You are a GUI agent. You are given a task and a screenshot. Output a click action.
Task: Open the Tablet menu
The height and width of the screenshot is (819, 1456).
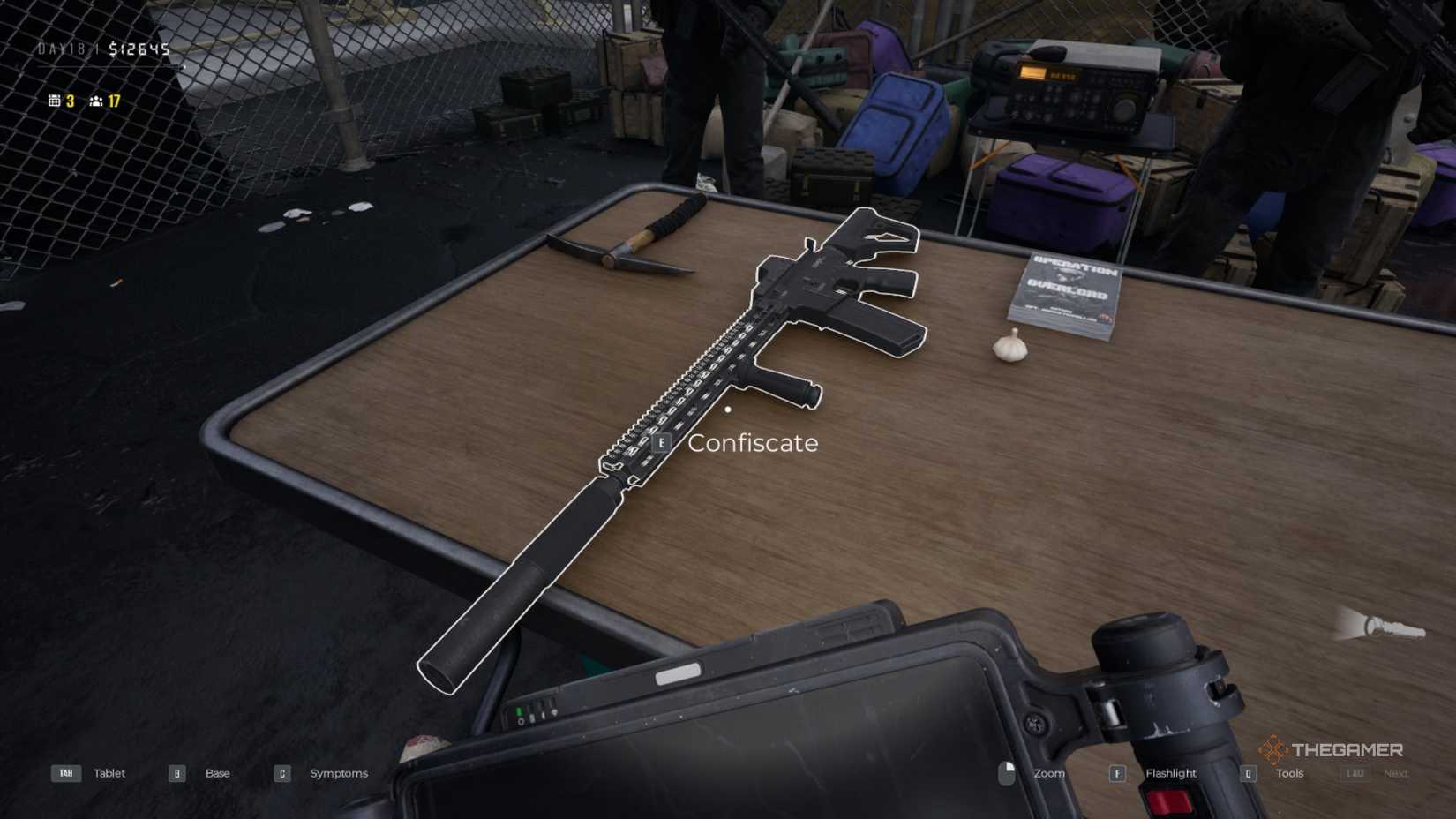tap(109, 773)
